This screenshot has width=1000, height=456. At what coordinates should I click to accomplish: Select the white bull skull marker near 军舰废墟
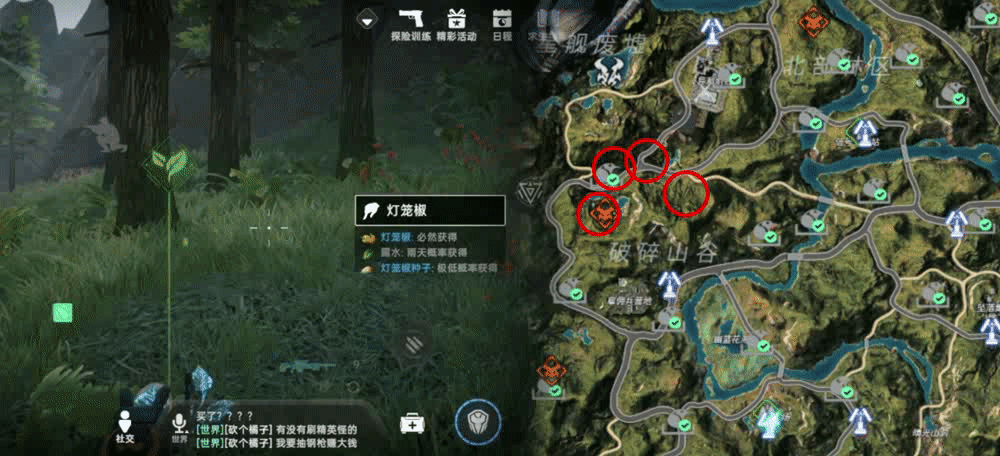point(606,69)
